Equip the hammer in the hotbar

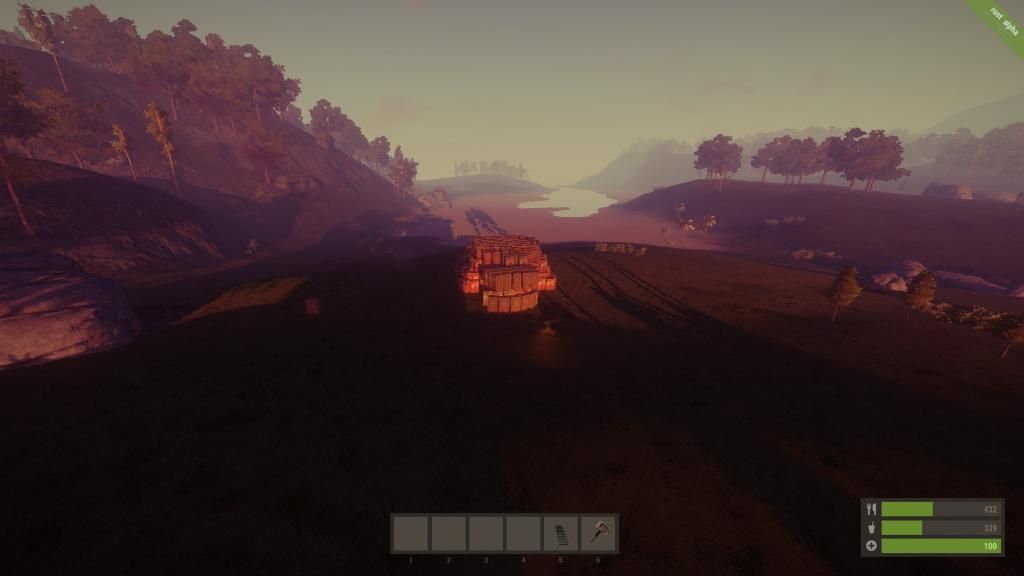pyautogui.click(x=598, y=534)
